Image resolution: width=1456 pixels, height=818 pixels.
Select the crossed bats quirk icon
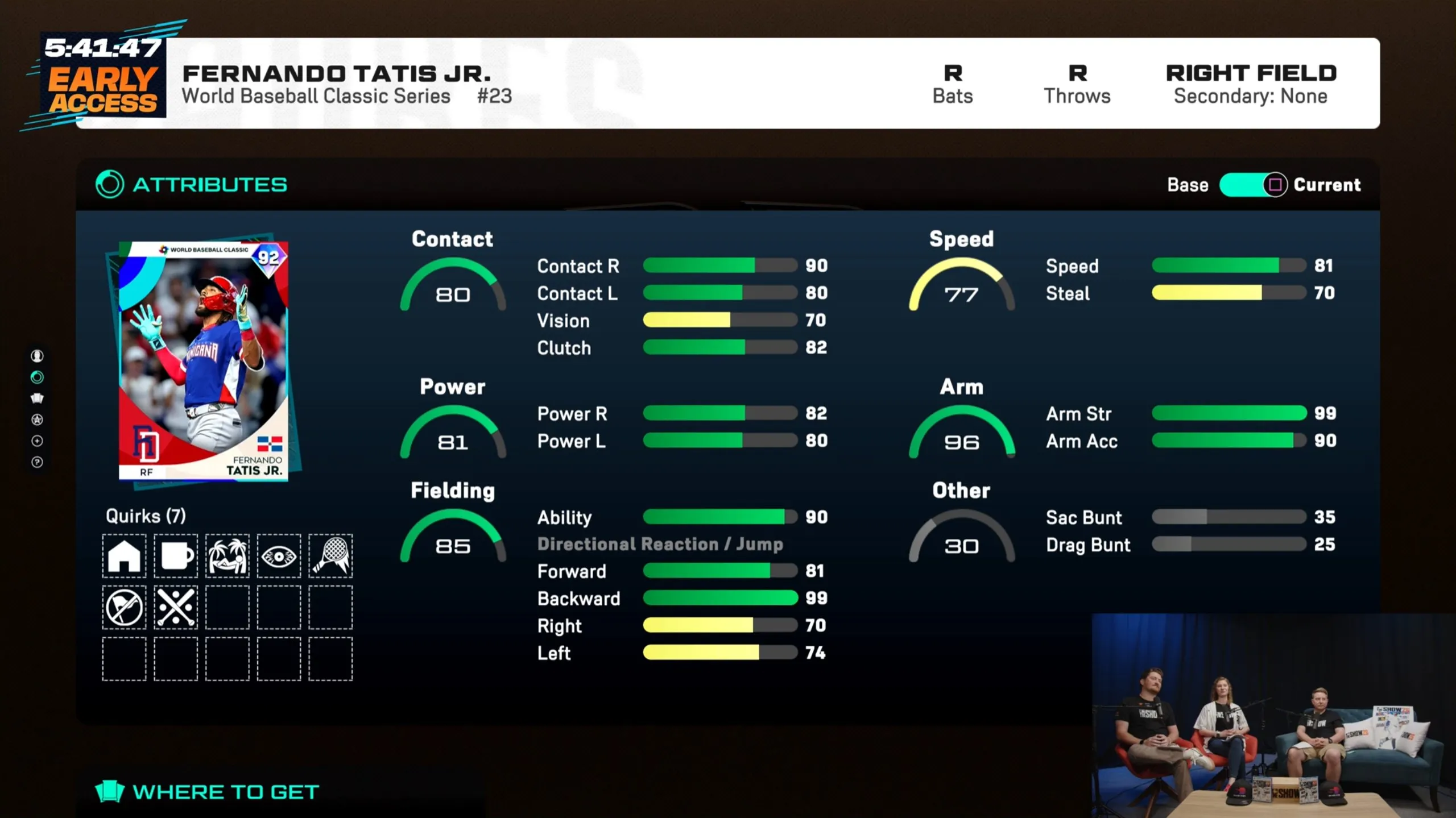click(x=176, y=607)
